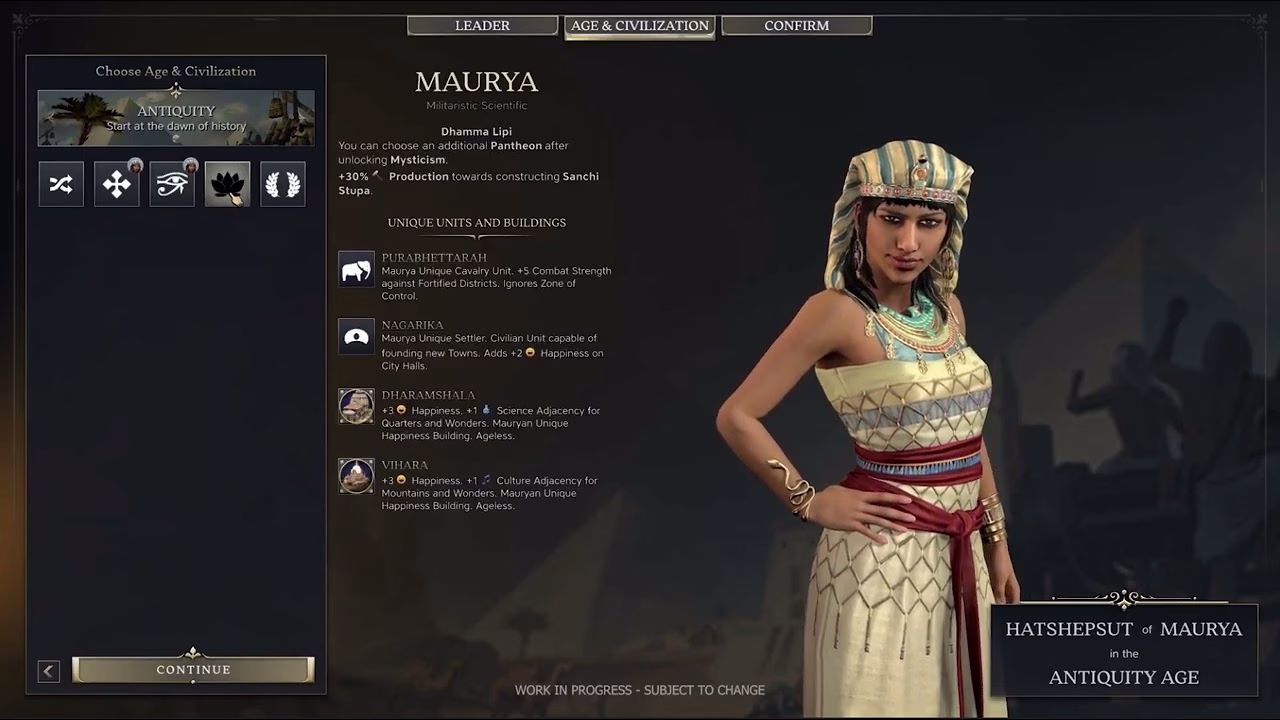Click the Continue button
1280x720 pixels.
click(193, 670)
